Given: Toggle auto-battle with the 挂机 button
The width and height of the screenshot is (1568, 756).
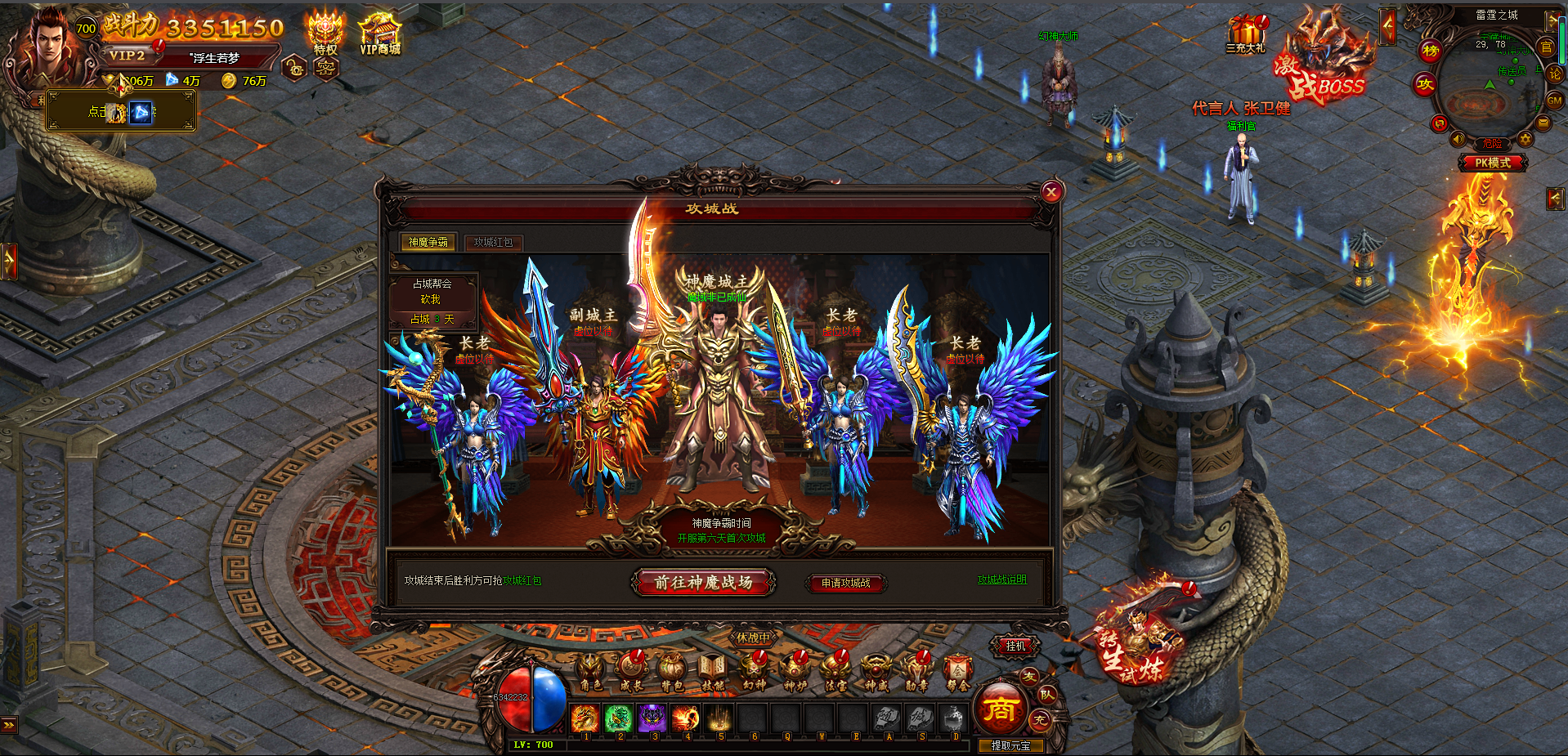Looking at the screenshot, I should (1015, 646).
